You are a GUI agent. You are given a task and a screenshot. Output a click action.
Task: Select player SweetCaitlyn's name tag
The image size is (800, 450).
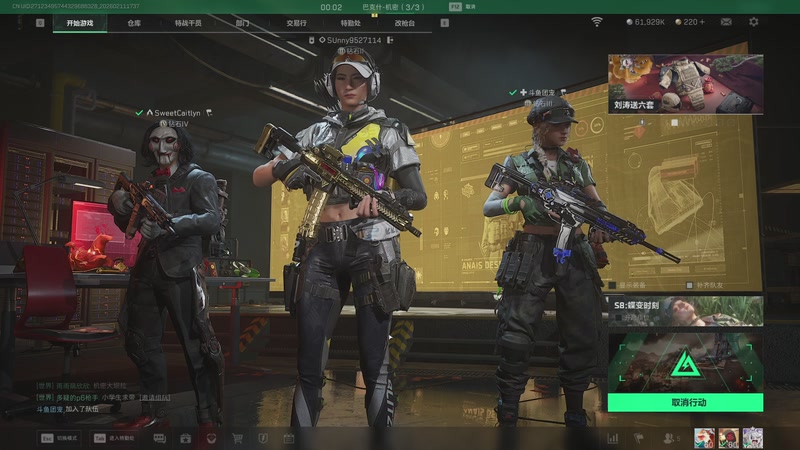(178, 113)
